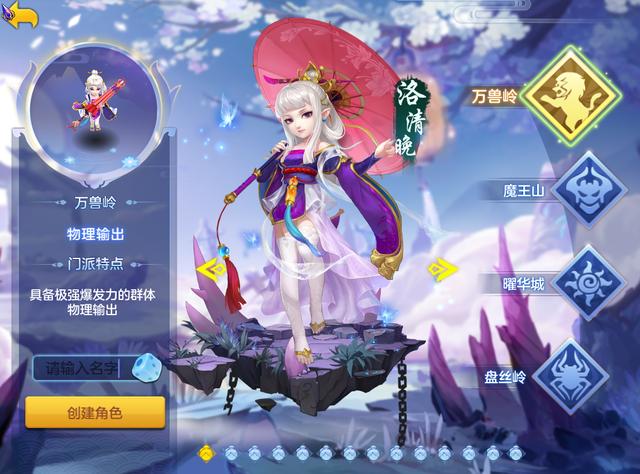Go back using the yellow arrow
Screen dimensions: 640x474
click(x=20, y=15)
